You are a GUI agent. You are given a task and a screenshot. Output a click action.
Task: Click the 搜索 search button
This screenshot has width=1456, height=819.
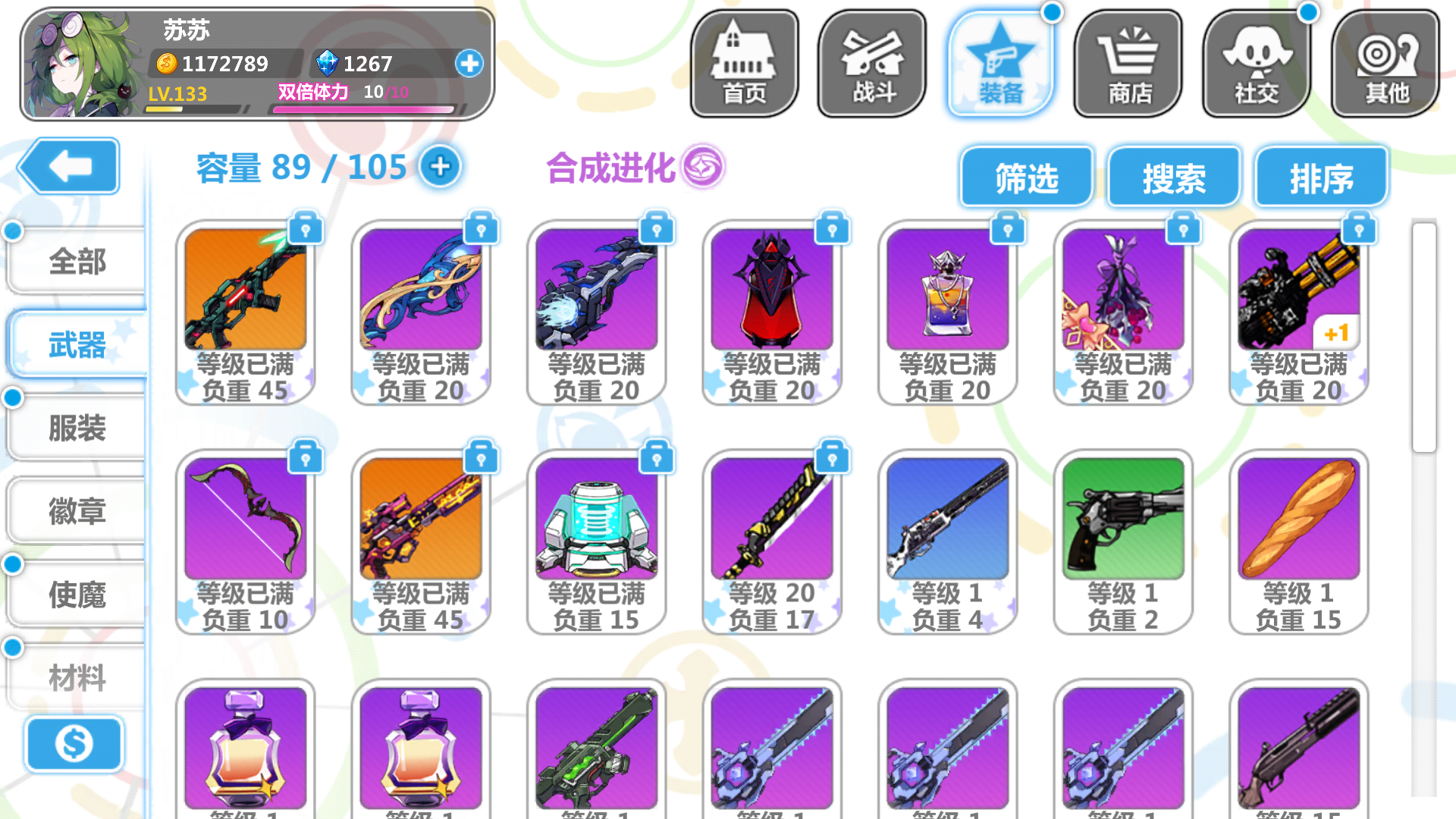(x=1175, y=177)
